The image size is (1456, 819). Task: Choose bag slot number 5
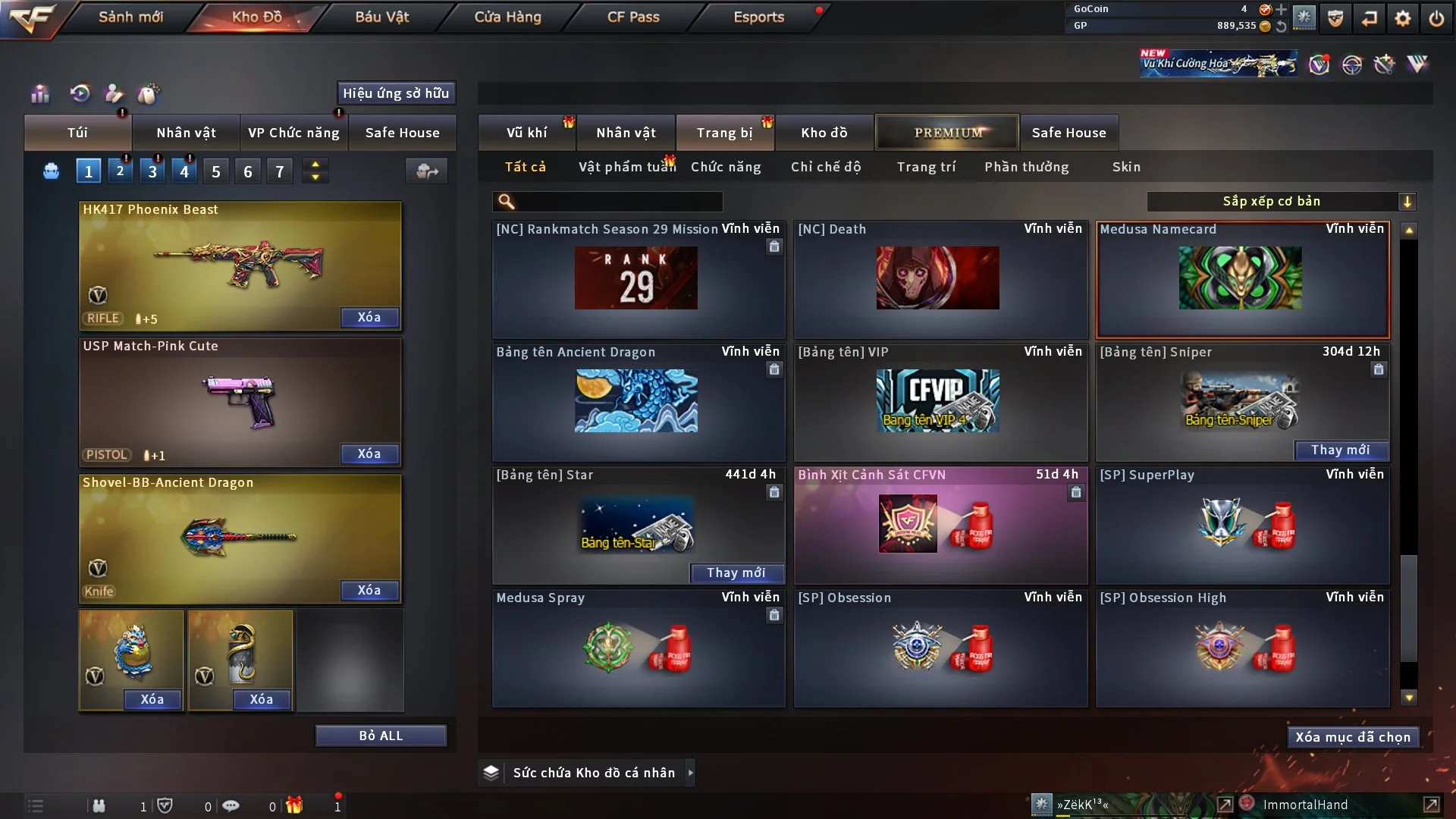click(x=216, y=171)
